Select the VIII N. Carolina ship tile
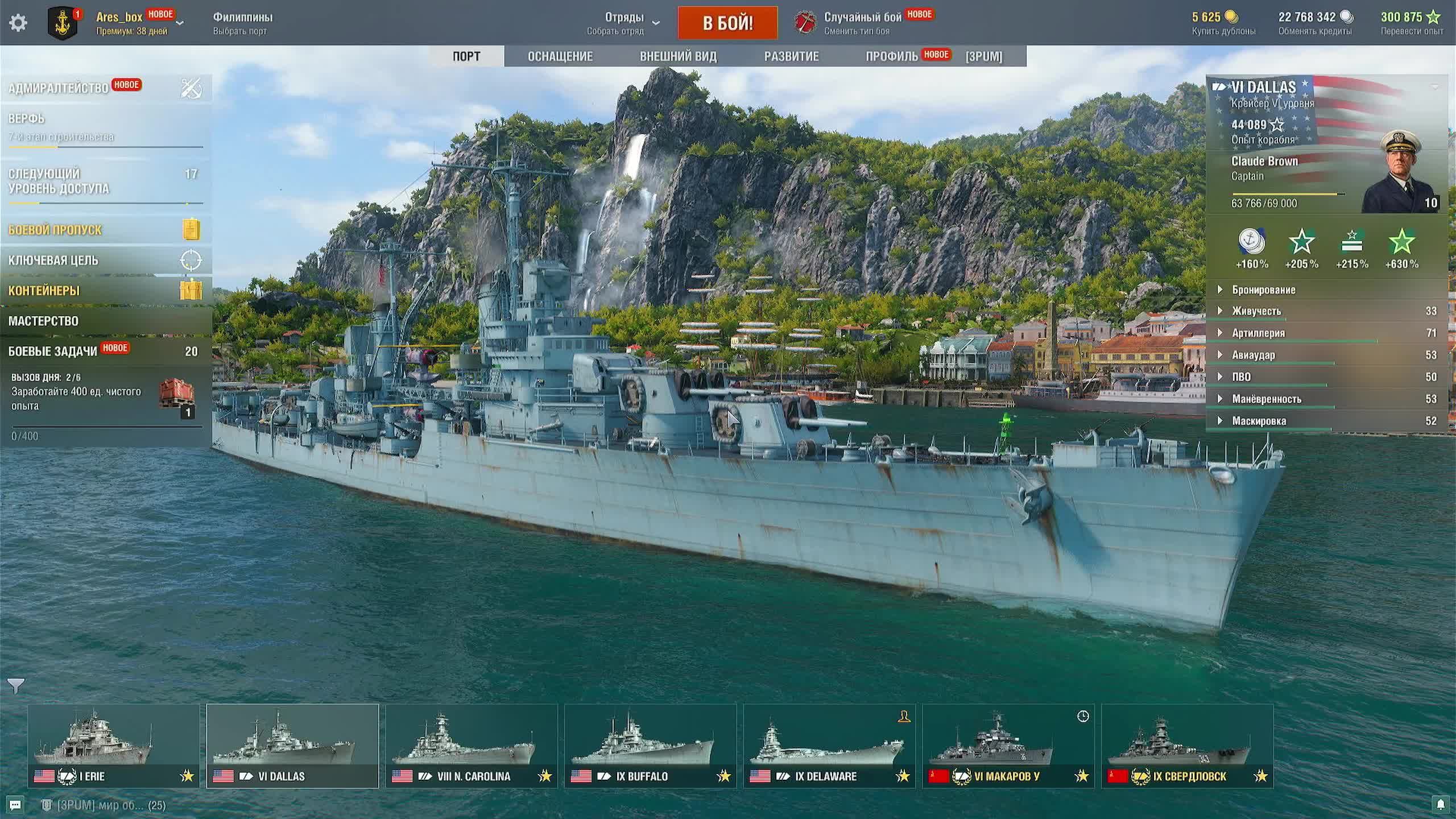 pyautogui.click(x=471, y=746)
